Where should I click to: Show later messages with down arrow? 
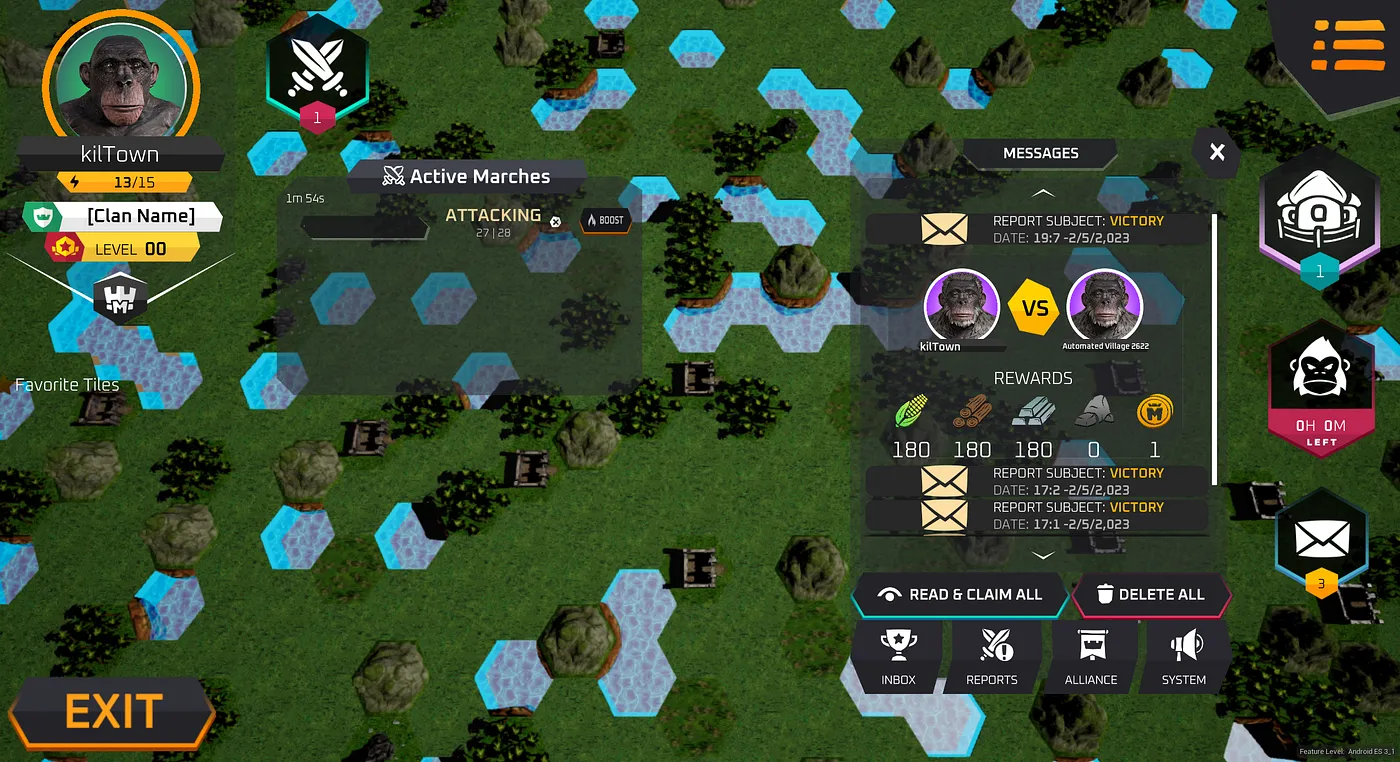tap(1042, 555)
